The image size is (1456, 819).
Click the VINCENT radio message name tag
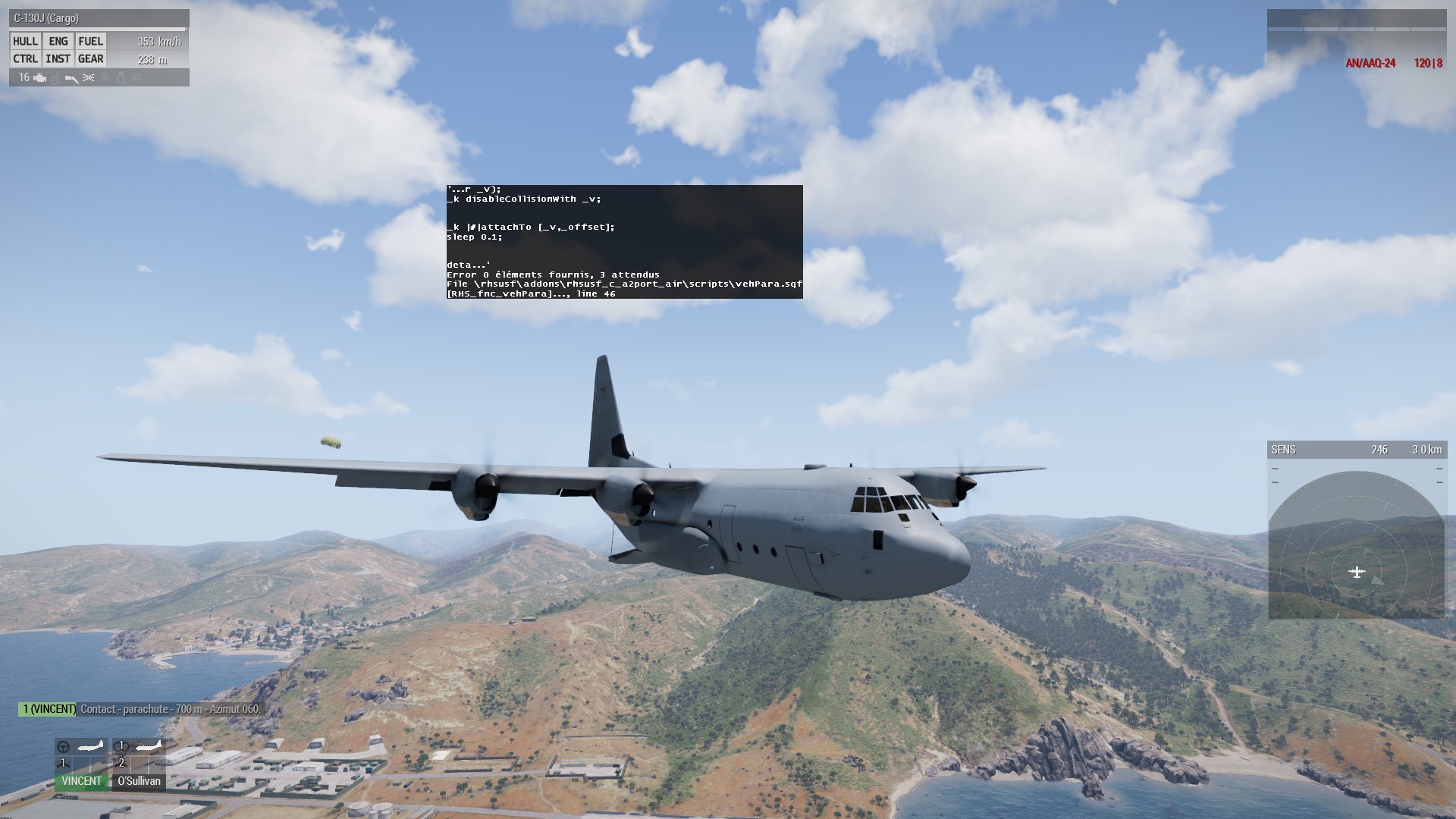(x=49, y=710)
